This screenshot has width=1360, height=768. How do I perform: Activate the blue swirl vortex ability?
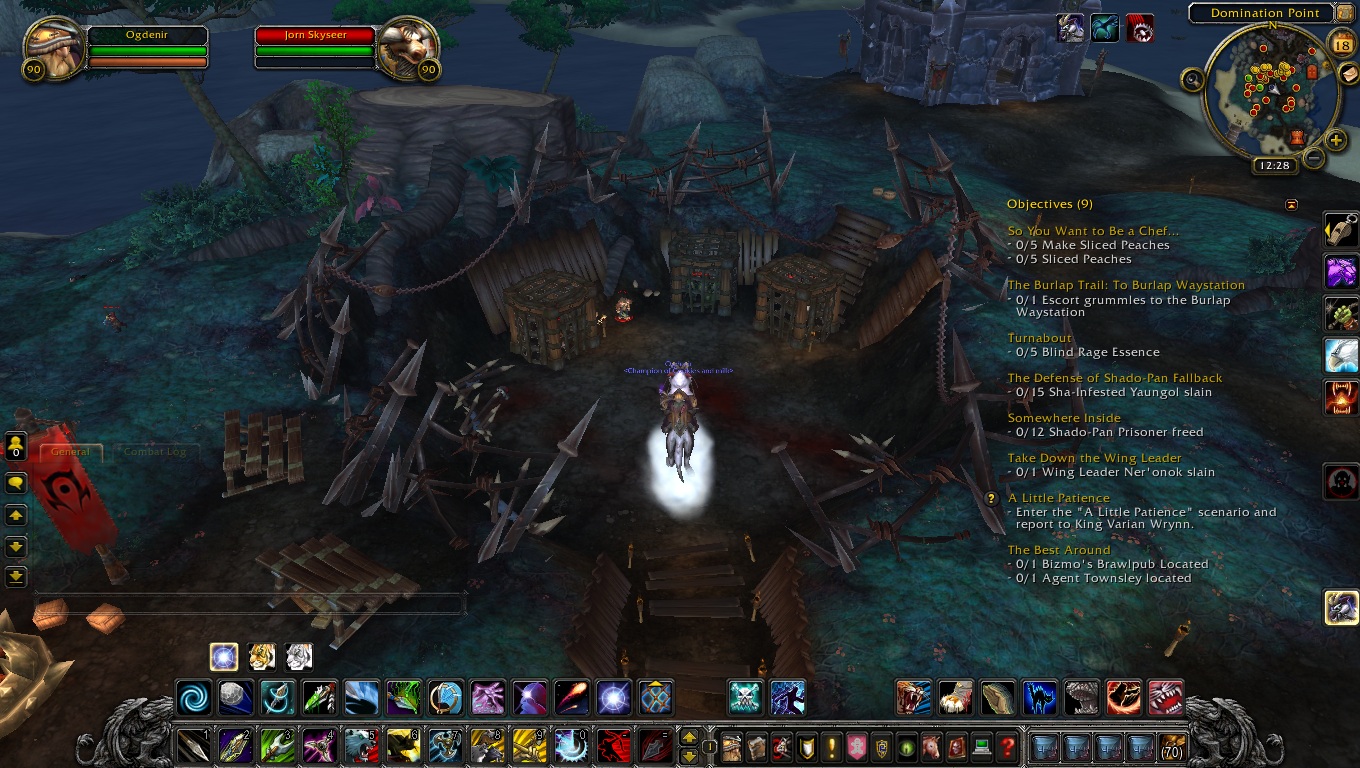click(193, 697)
